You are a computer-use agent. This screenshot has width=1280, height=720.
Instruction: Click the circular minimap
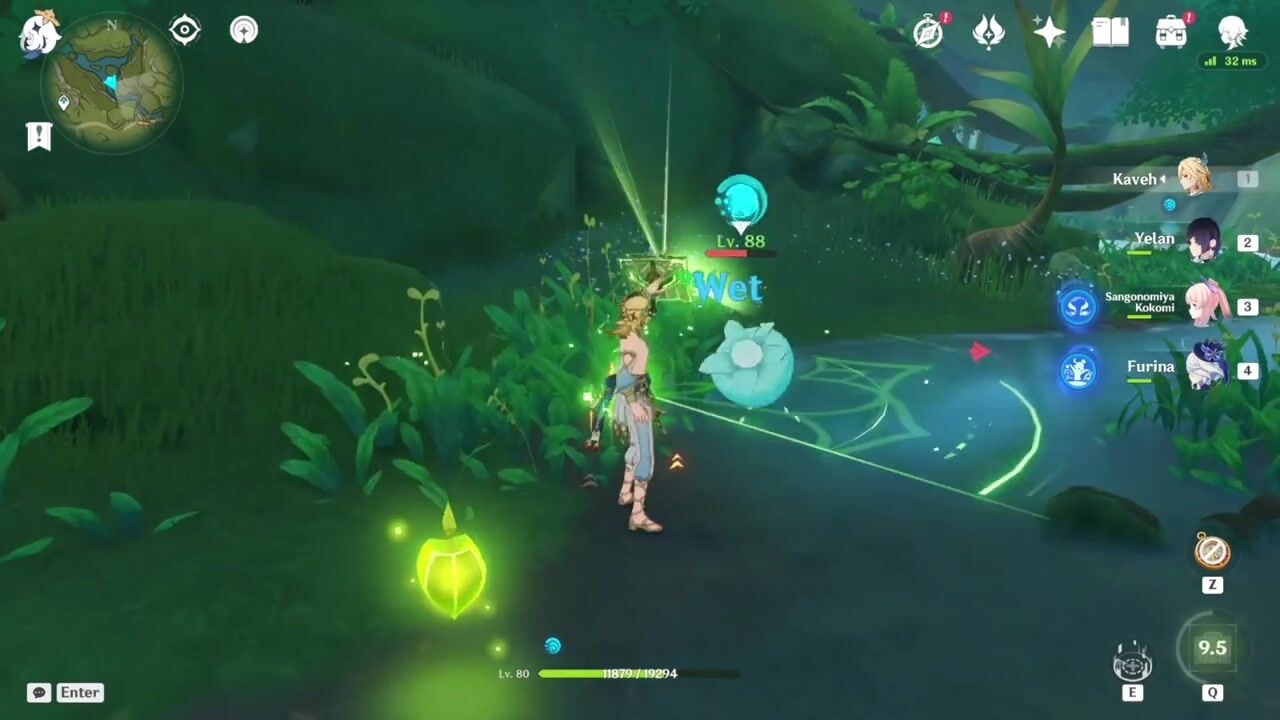click(111, 82)
